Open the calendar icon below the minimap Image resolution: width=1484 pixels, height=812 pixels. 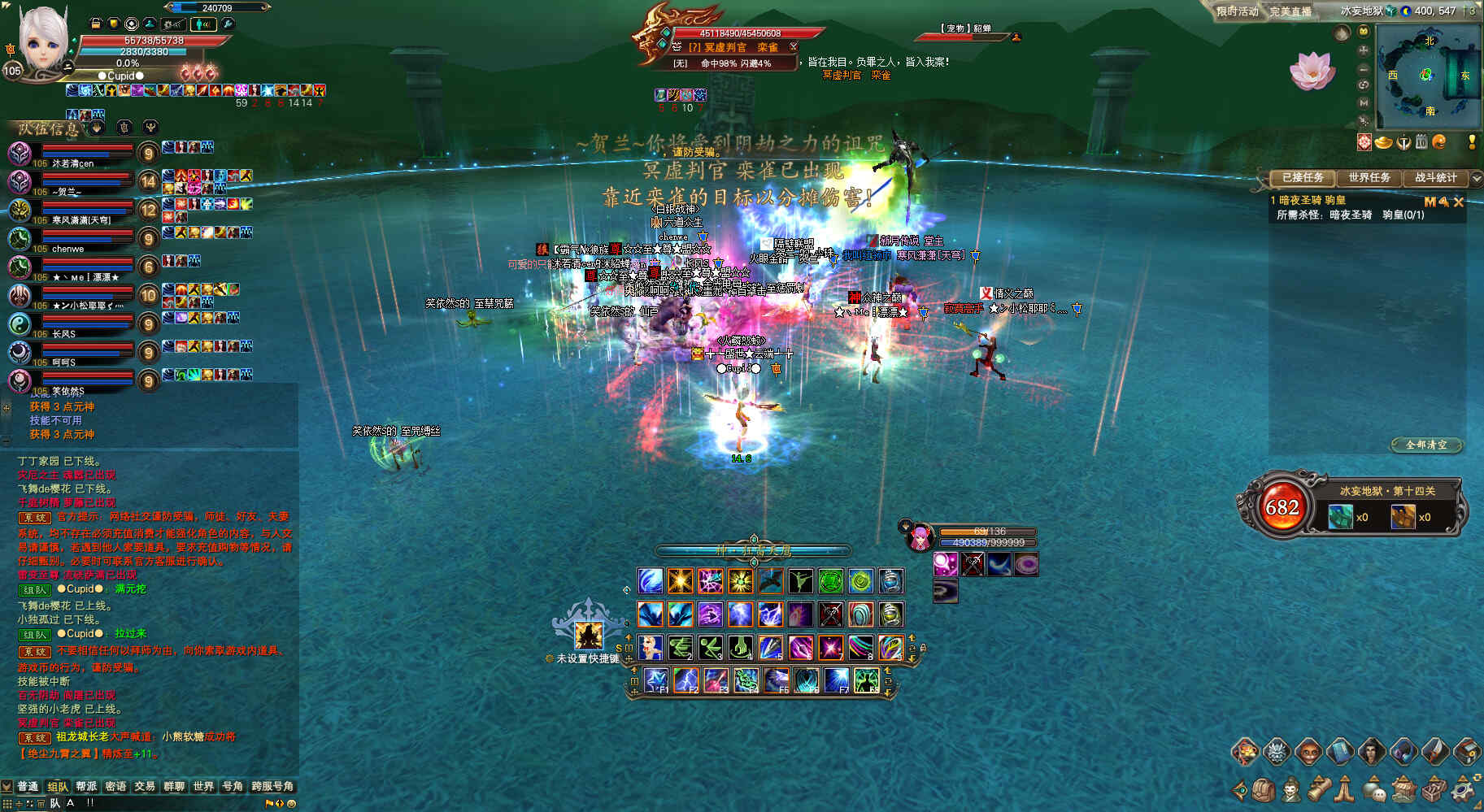click(x=1421, y=142)
